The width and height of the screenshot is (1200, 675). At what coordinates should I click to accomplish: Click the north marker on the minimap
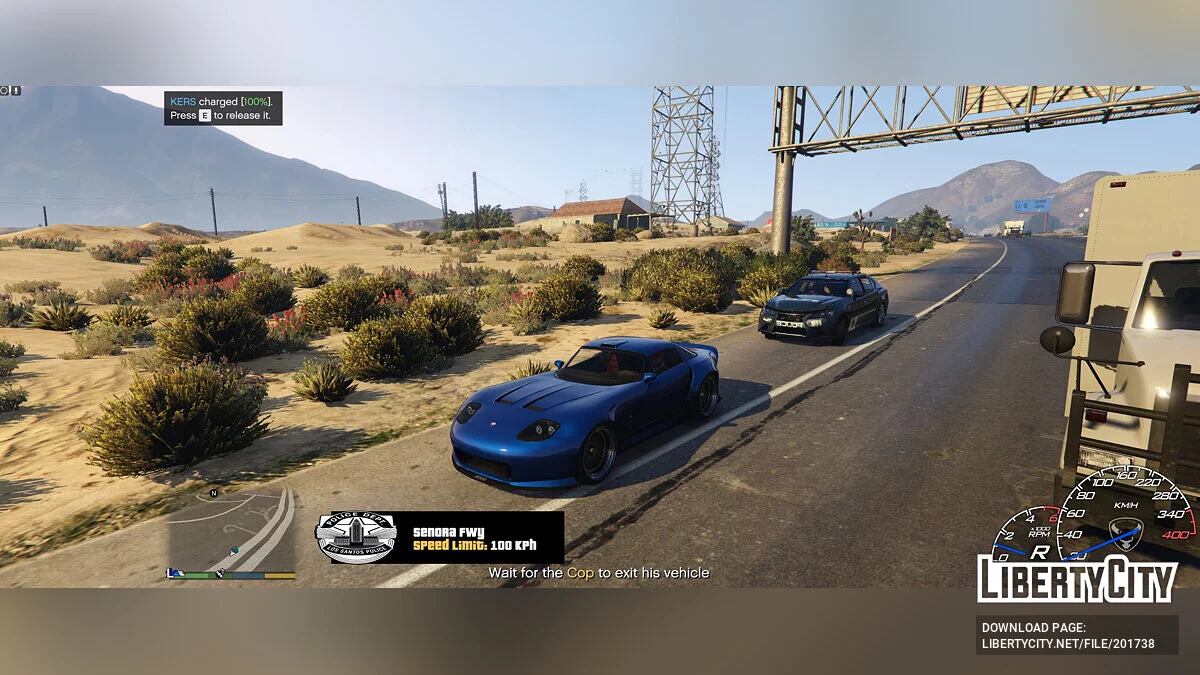[213, 494]
